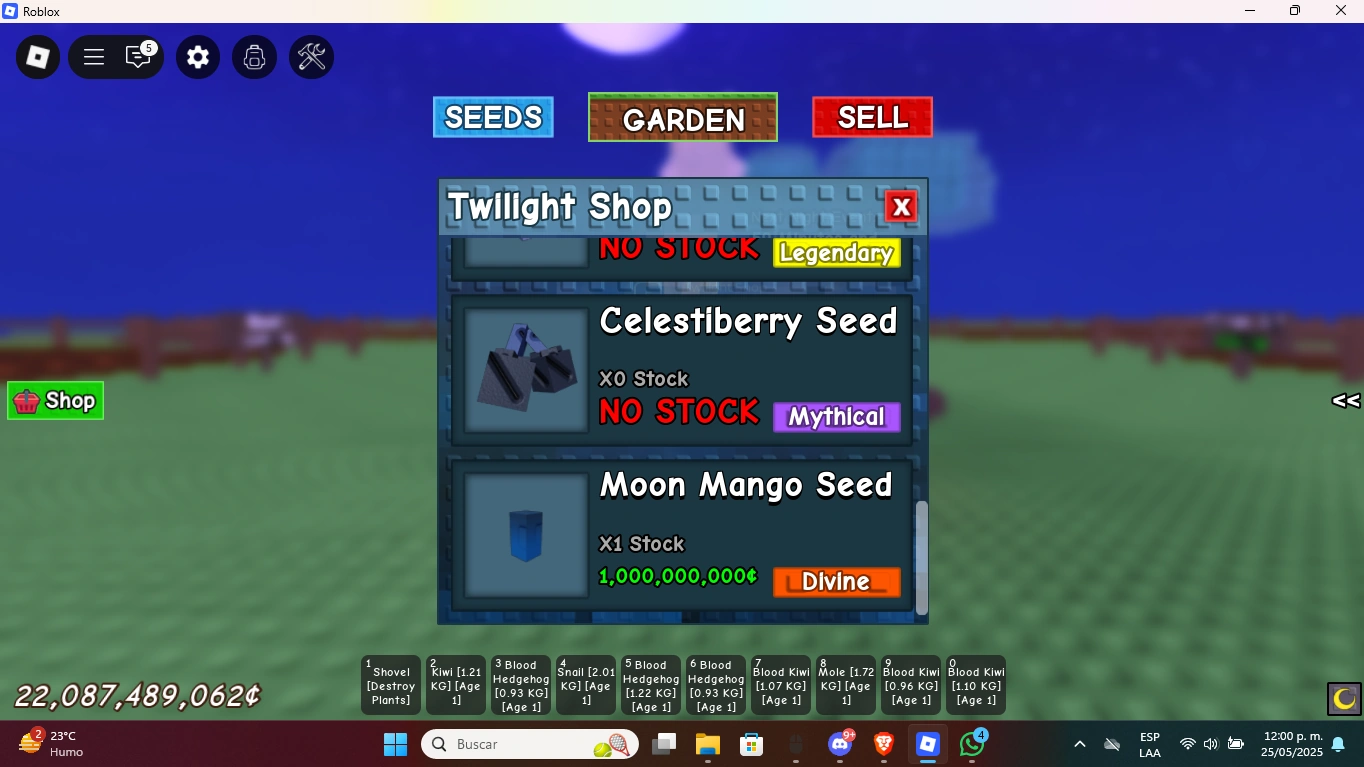Image resolution: width=1364 pixels, height=767 pixels.
Task: Open the avatar tools wrench icon
Action: click(310, 57)
